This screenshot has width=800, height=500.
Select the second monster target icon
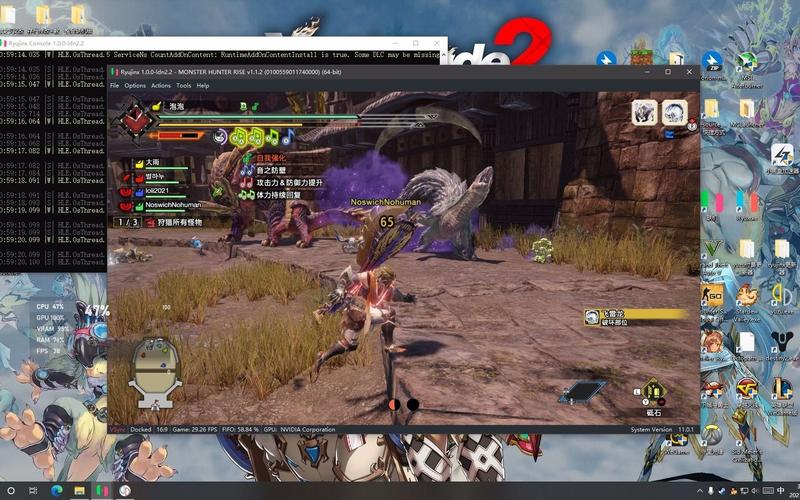pyautogui.click(x=675, y=112)
